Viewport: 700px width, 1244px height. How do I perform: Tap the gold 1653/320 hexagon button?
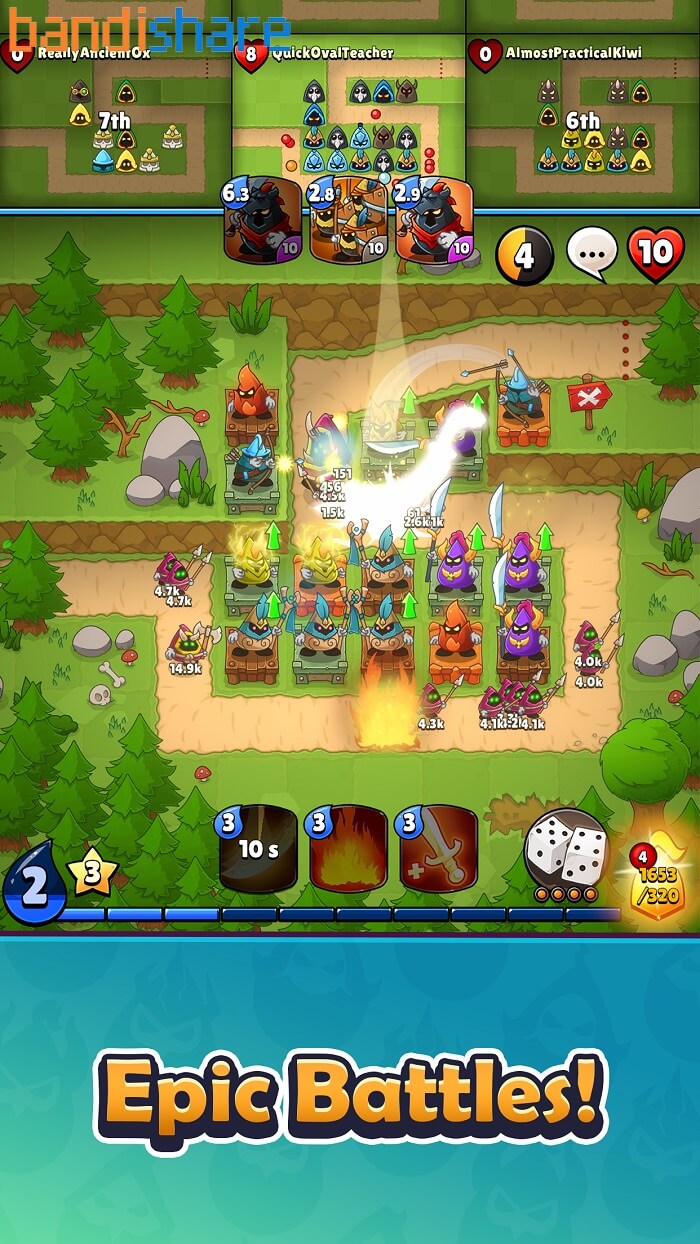coord(655,880)
